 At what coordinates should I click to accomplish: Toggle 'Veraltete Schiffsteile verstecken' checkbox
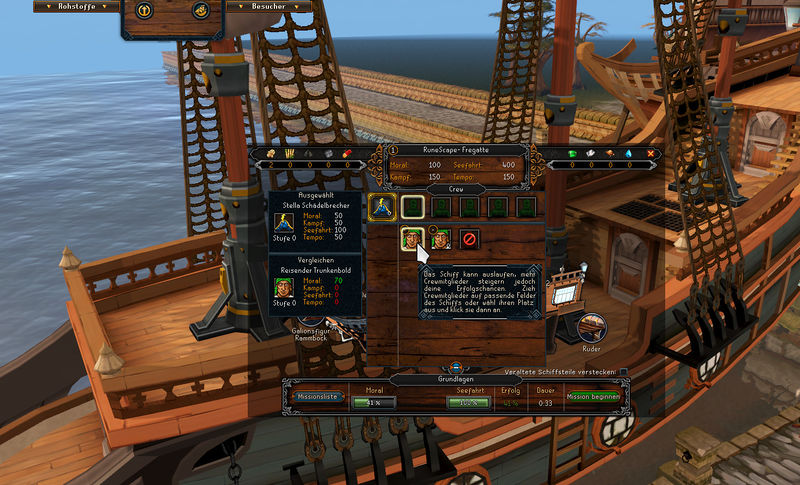[x=624, y=372]
